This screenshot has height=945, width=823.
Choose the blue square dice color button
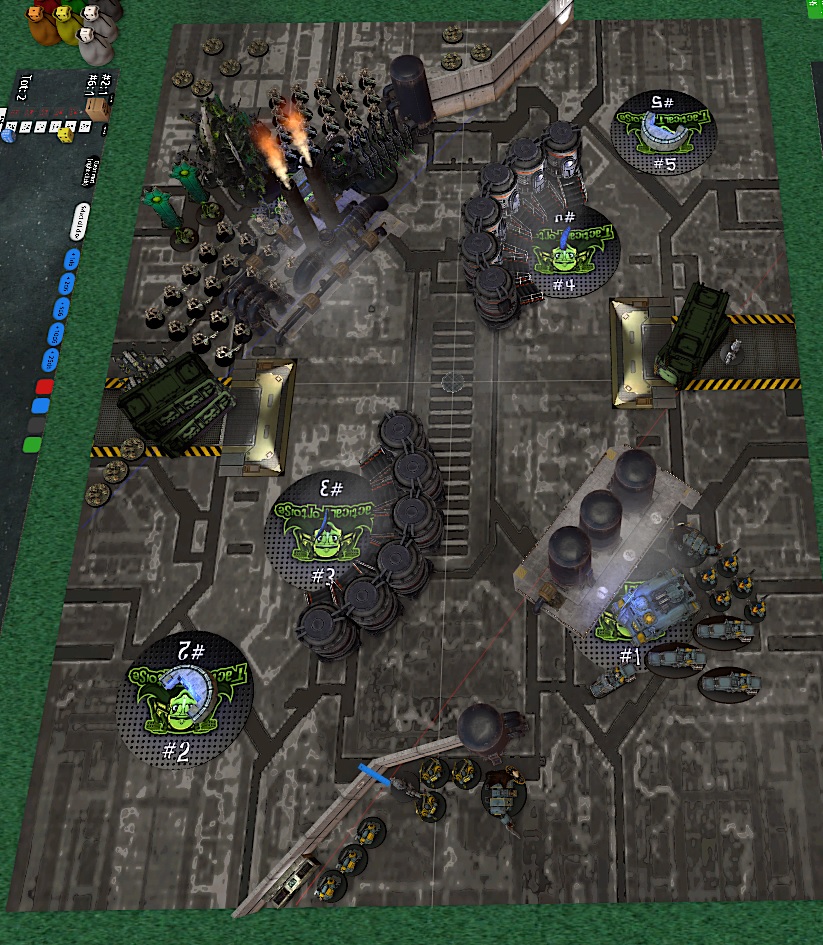41,405
